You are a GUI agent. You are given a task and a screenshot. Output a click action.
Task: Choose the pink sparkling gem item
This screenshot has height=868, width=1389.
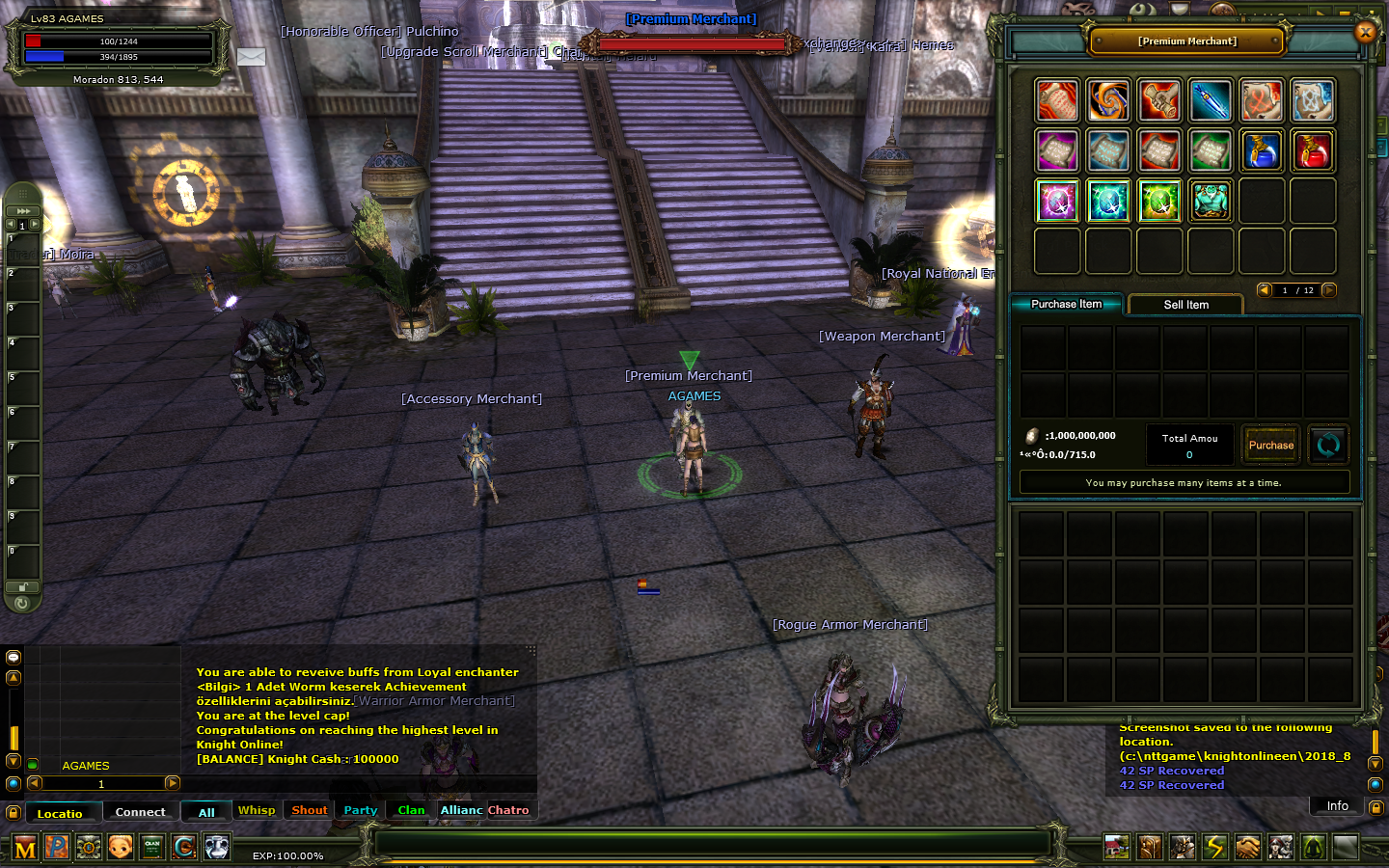pyautogui.click(x=1057, y=201)
